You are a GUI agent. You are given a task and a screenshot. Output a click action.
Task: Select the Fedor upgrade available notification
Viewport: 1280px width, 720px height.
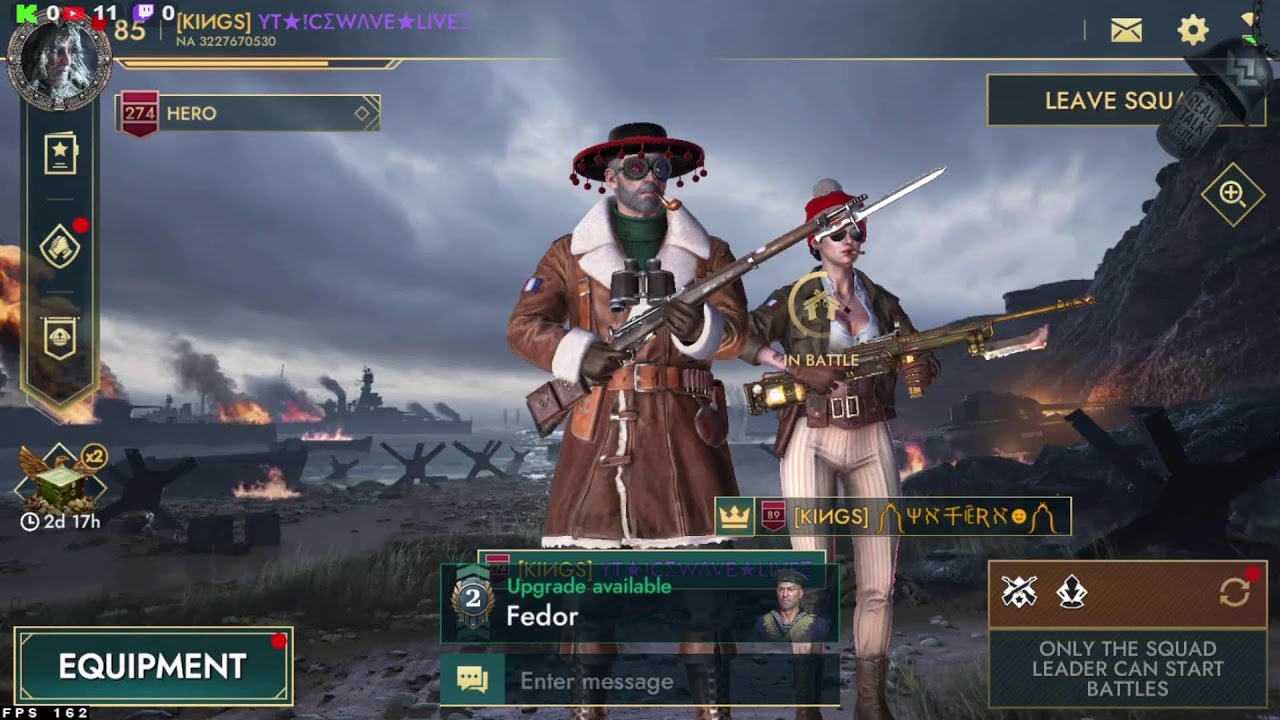pyautogui.click(x=640, y=604)
